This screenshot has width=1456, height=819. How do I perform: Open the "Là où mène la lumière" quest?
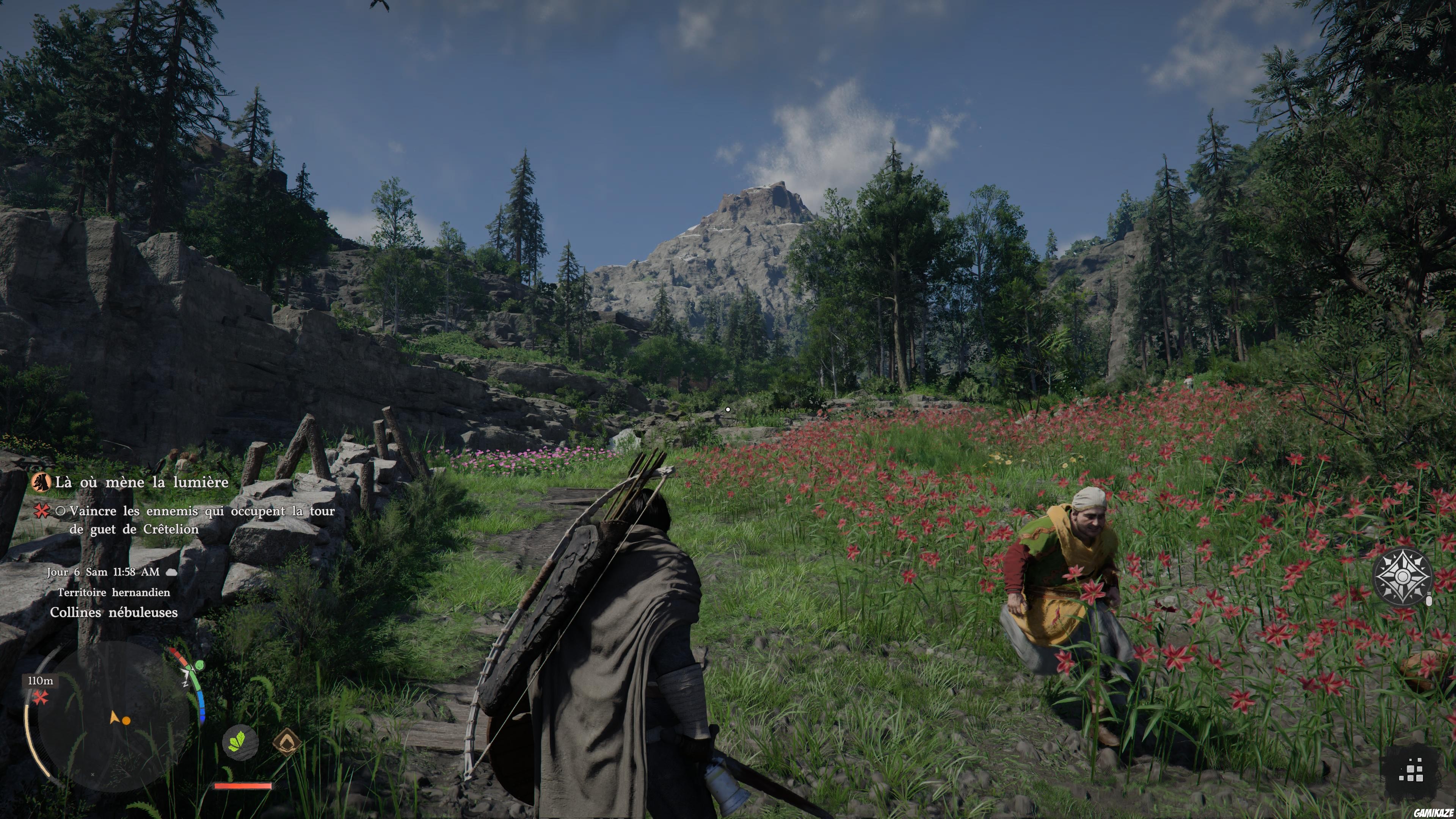pyautogui.click(x=141, y=482)
